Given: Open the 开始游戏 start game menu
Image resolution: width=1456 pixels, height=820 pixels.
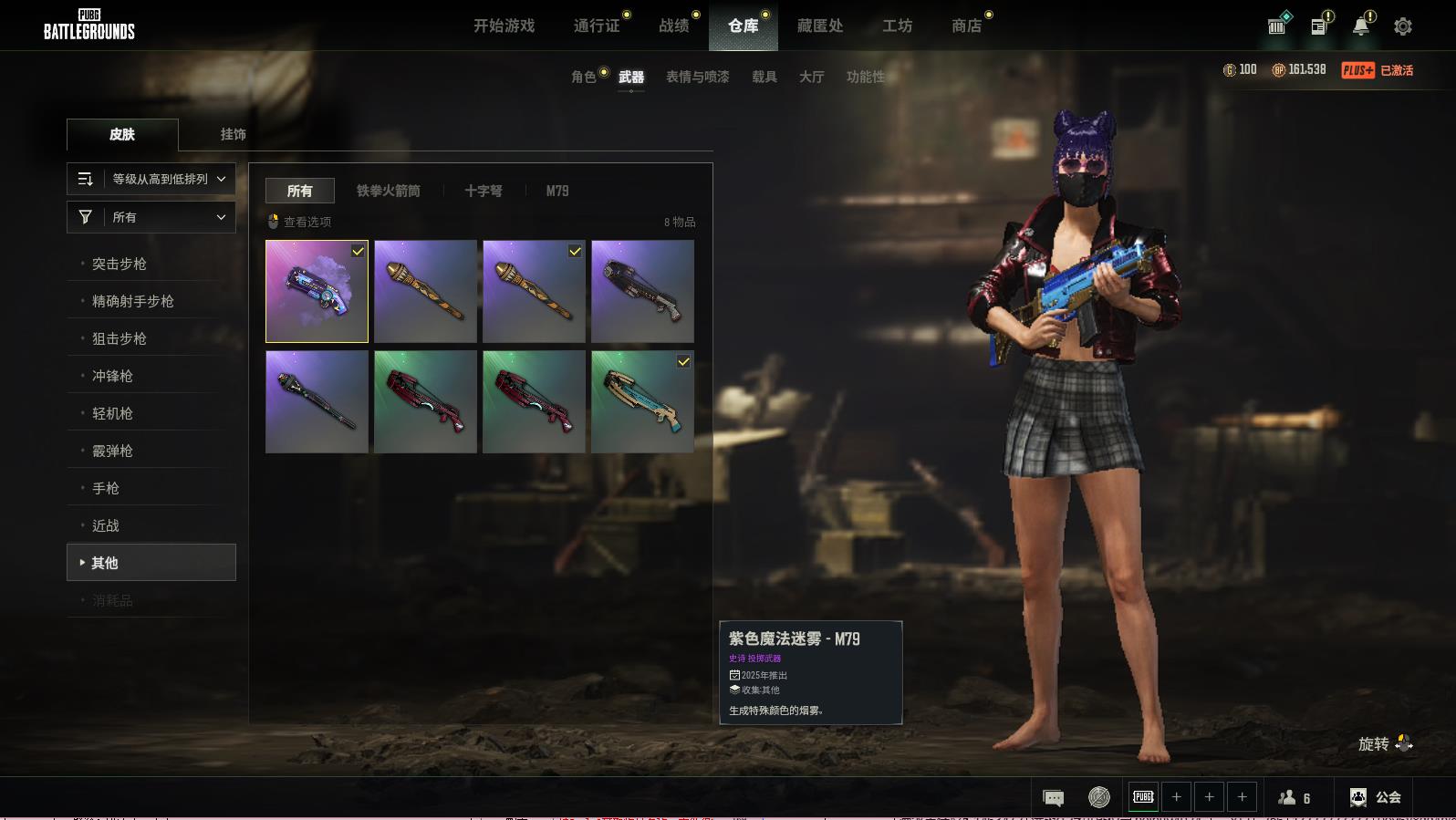Looking at the screenshot, I should click(504, 26).
